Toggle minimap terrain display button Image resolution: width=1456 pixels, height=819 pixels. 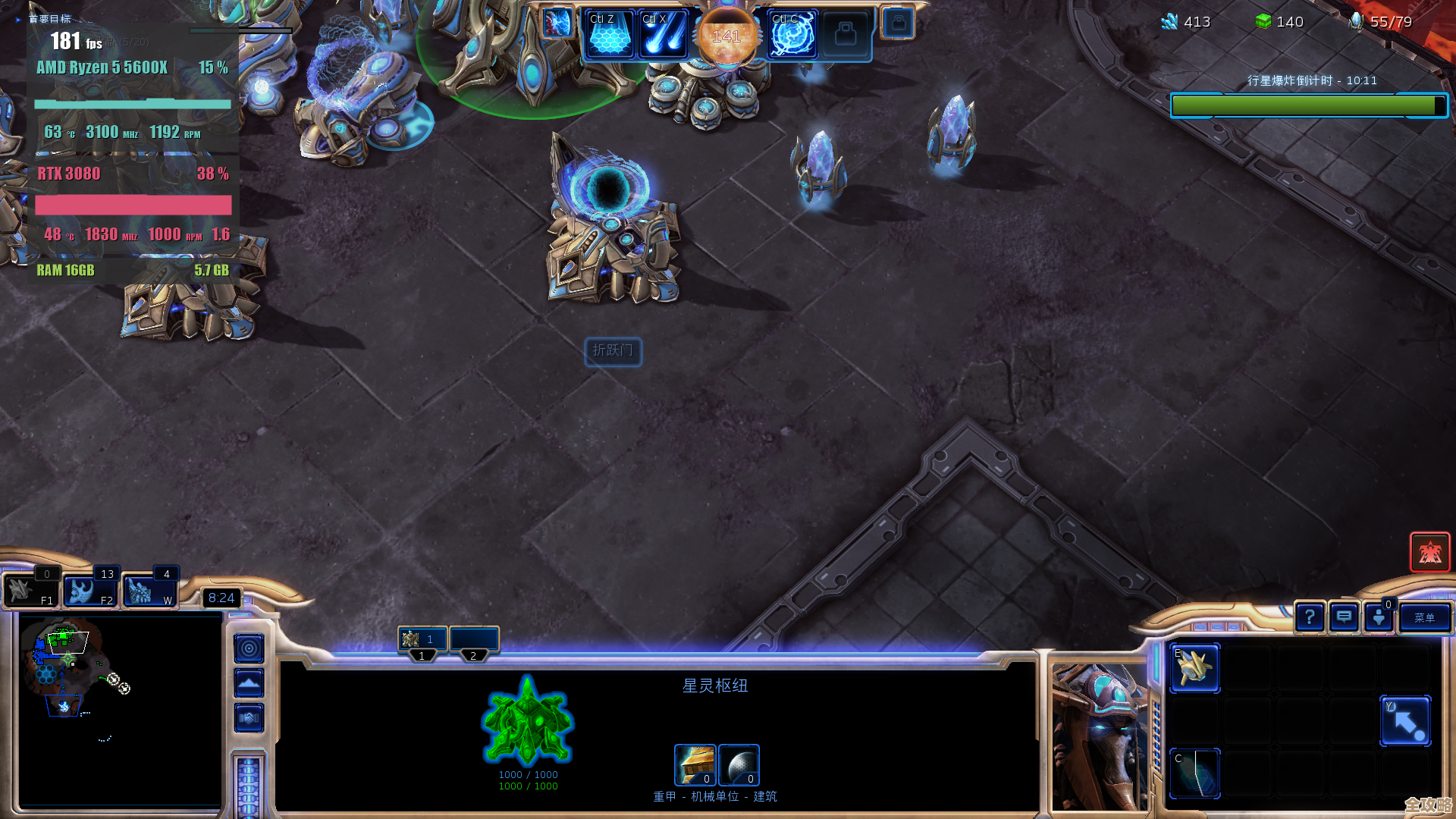pyautogui.click(x=249, y=683)
